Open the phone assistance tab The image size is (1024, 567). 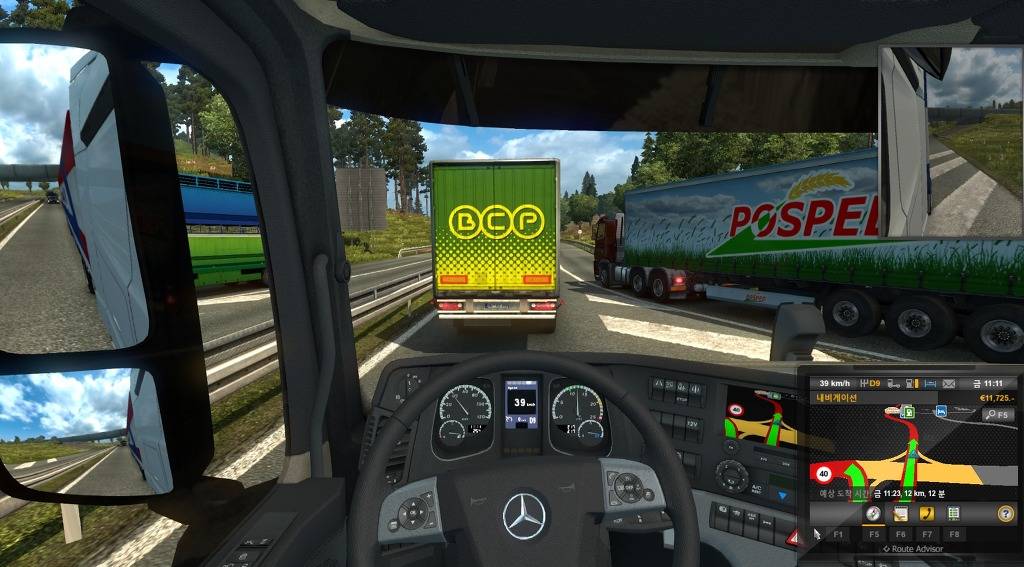coord(927,513)
